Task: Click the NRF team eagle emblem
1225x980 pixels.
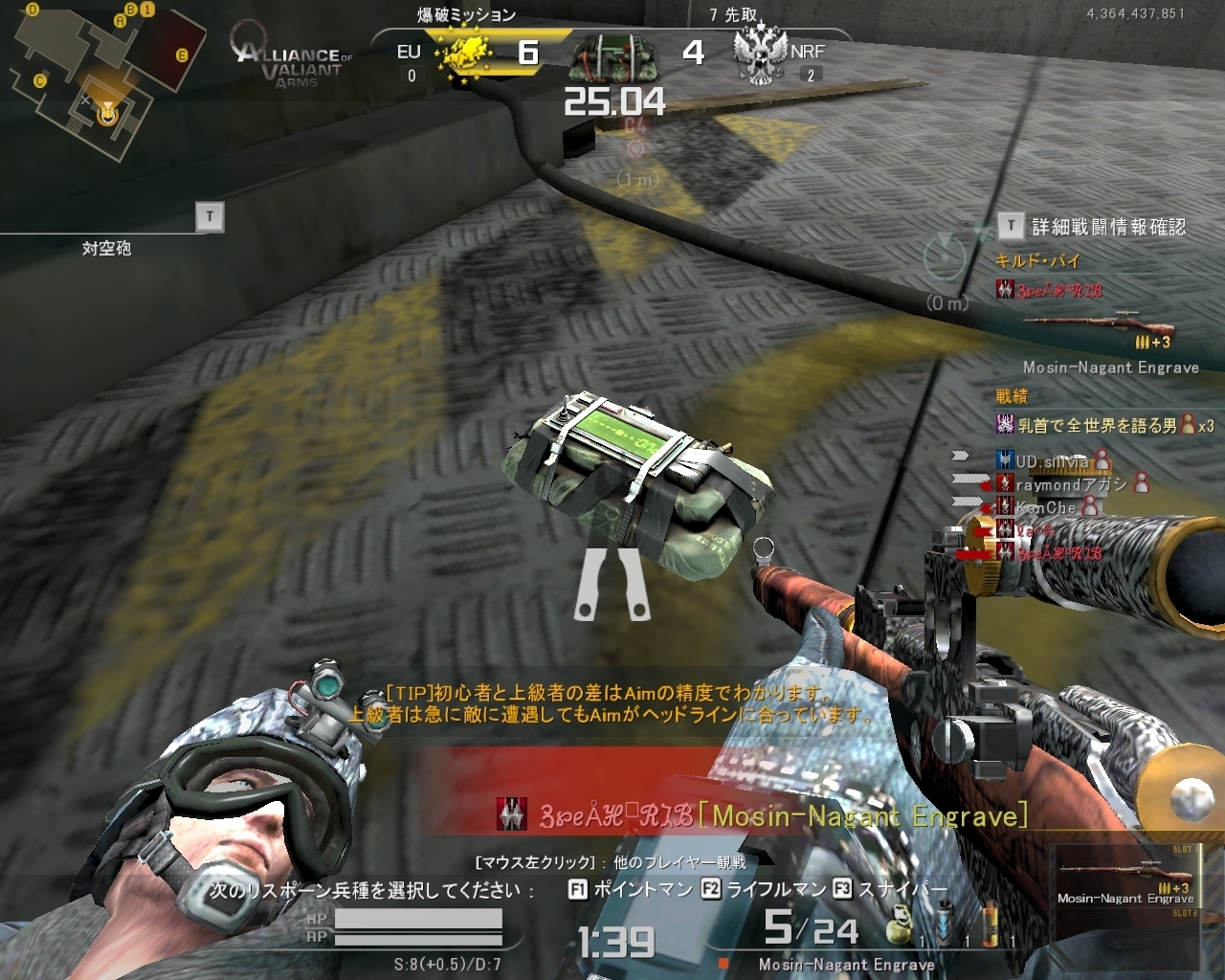Action: point(760,56)
